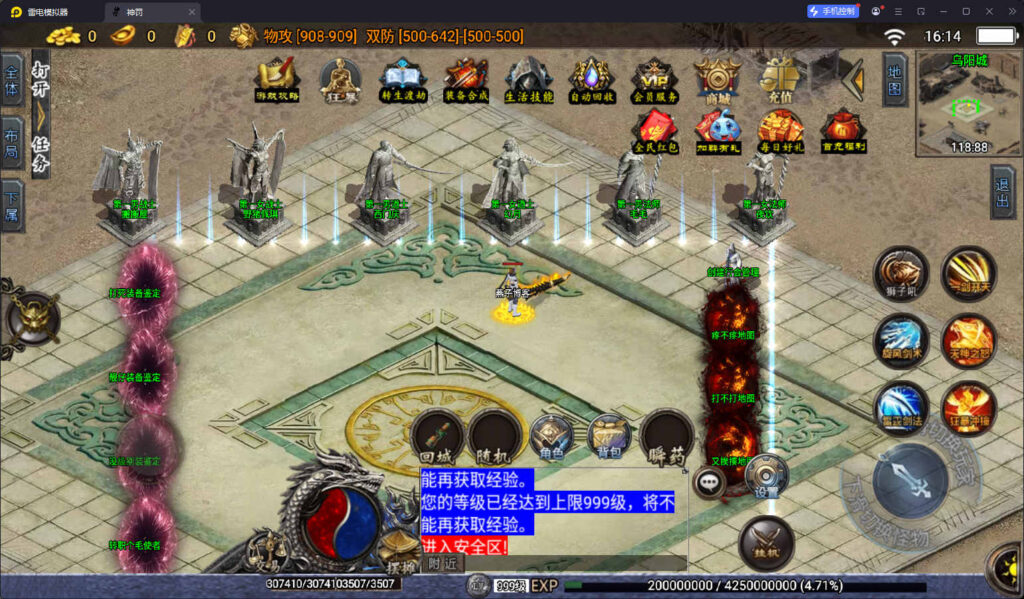
Task: Open the 装备合成 equipment crafting menu
Action: click(466, 78)
